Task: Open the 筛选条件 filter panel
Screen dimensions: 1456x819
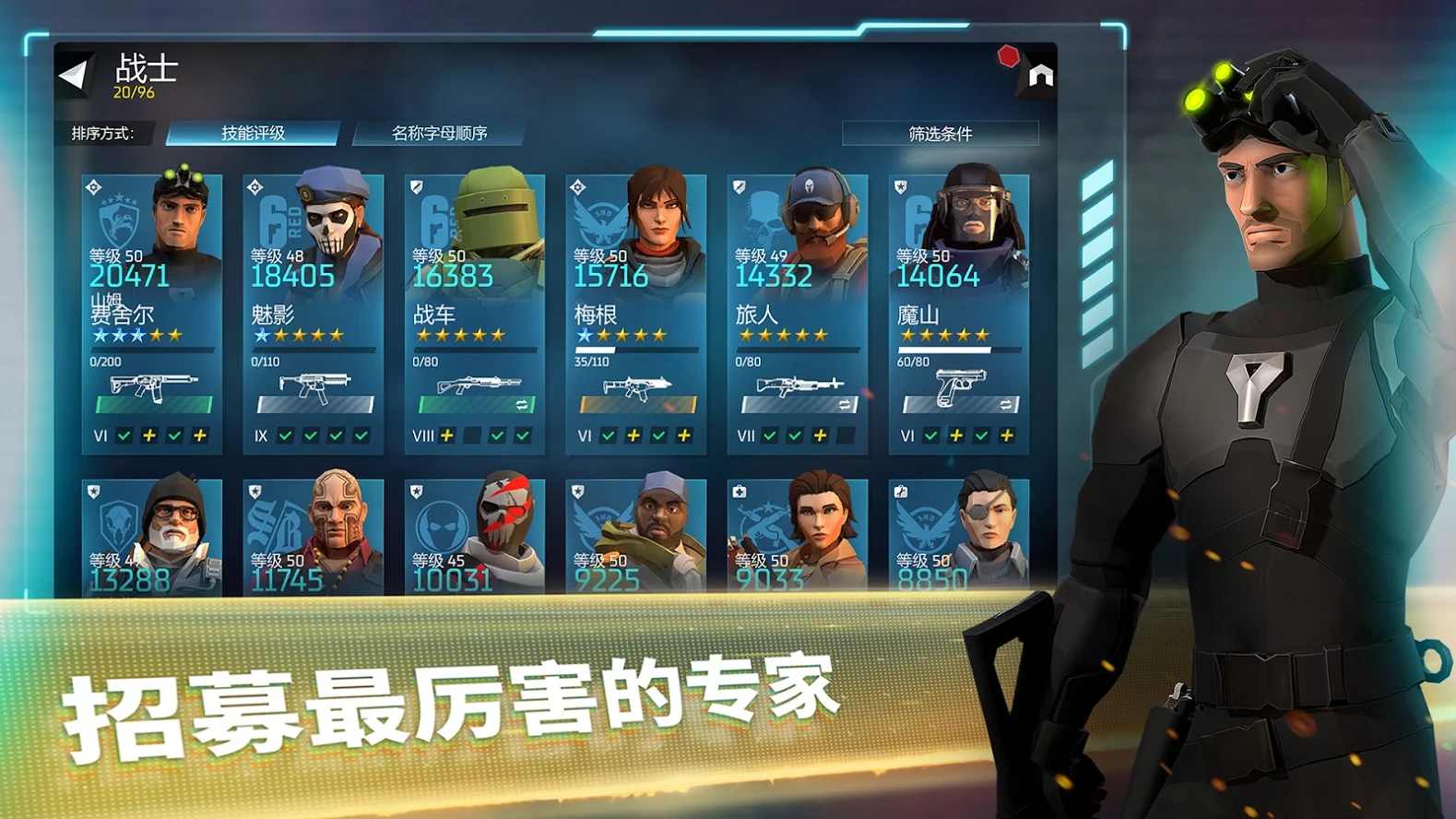Action: click(941, 133)
